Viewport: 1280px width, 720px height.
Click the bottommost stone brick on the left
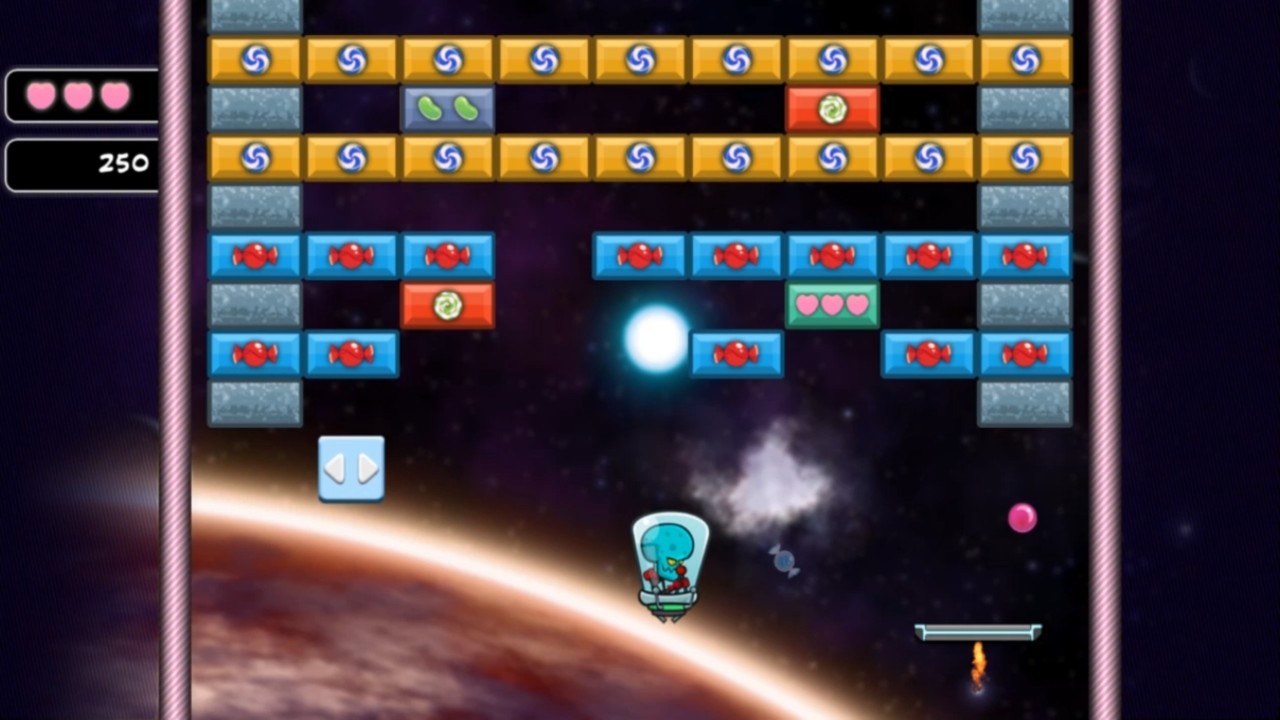(x=255, y=403)
